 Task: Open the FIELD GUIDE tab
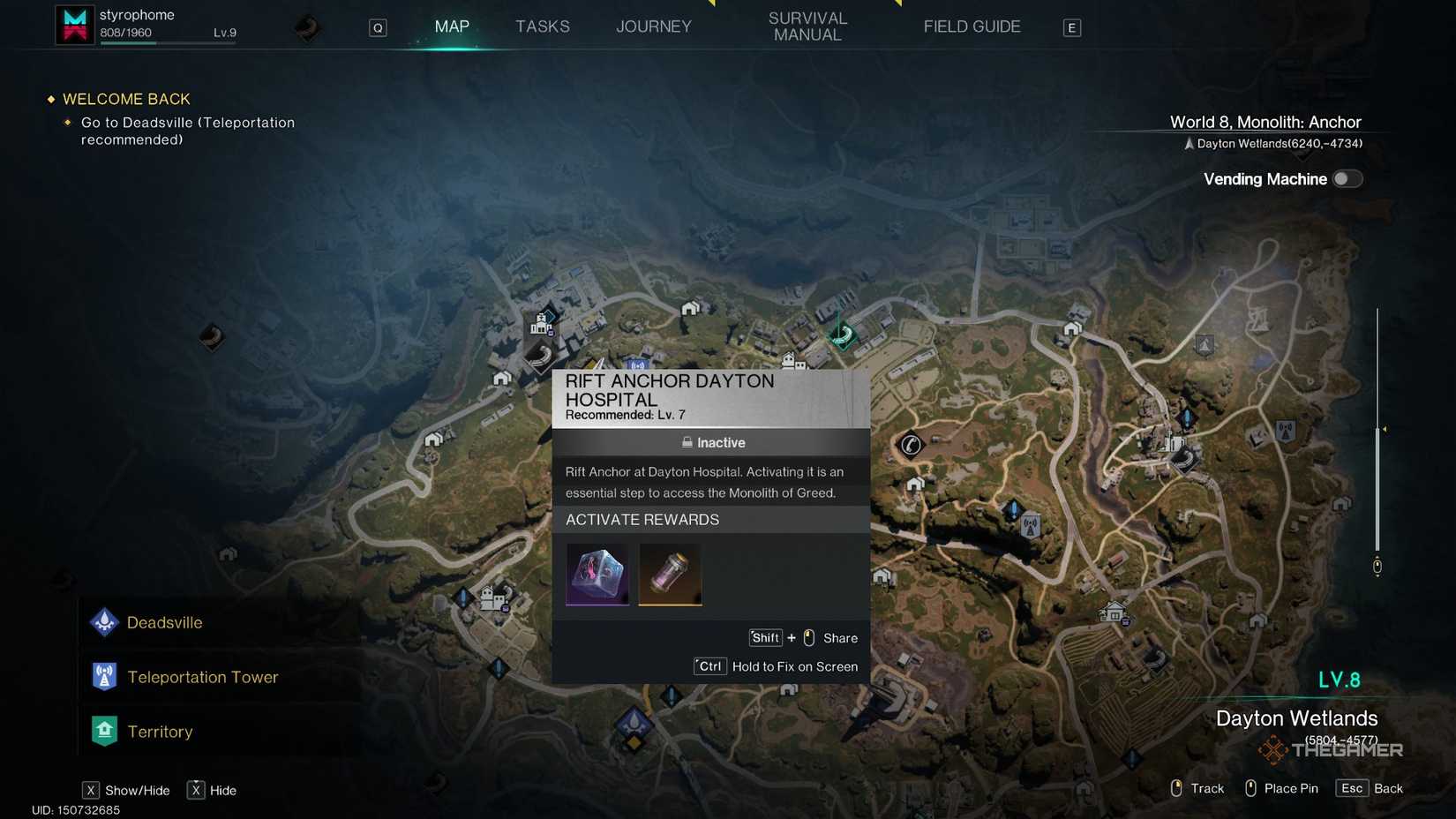pos(972,26)
